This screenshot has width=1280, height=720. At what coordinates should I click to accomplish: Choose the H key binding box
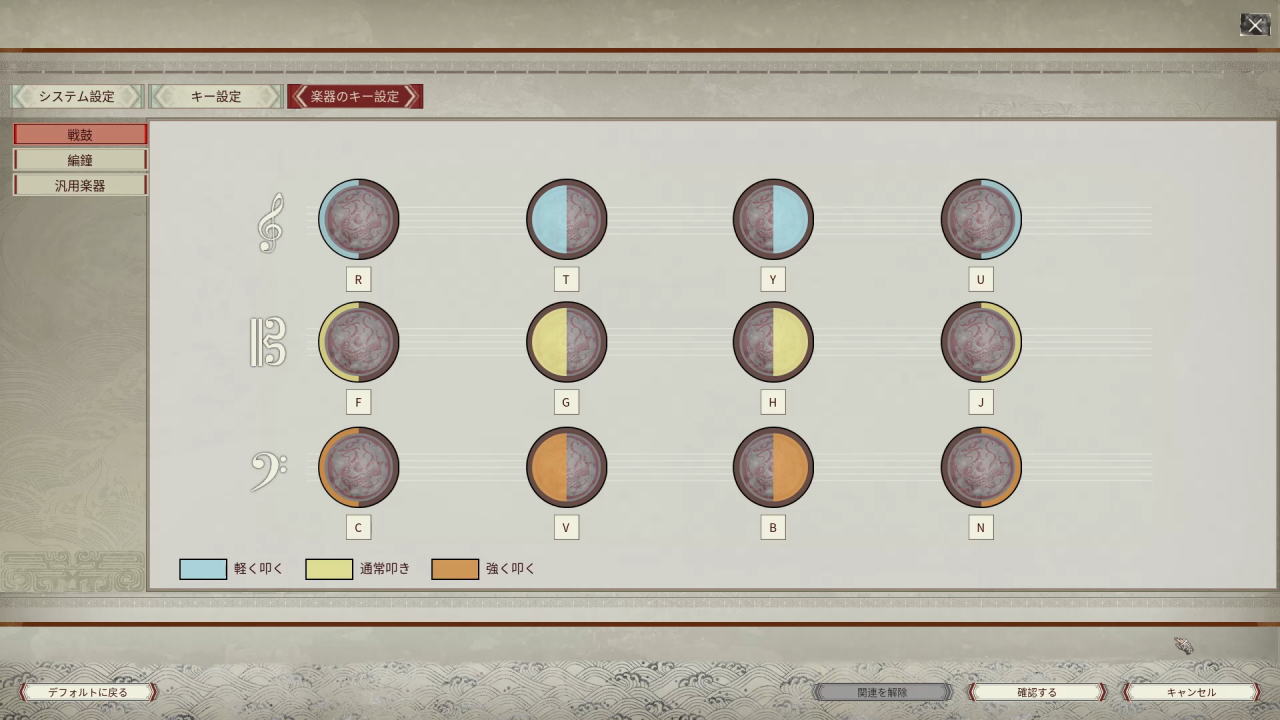pyautogui.click(x=772, y=402)
